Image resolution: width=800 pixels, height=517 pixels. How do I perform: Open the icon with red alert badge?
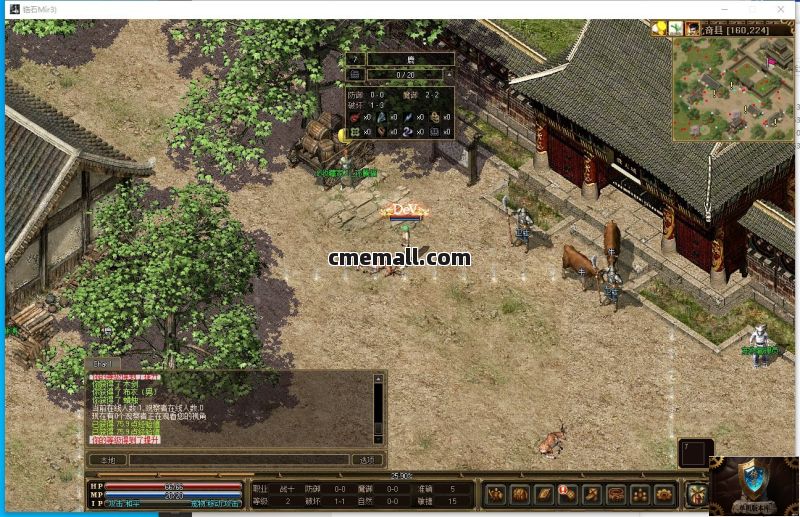click(568, 494)
